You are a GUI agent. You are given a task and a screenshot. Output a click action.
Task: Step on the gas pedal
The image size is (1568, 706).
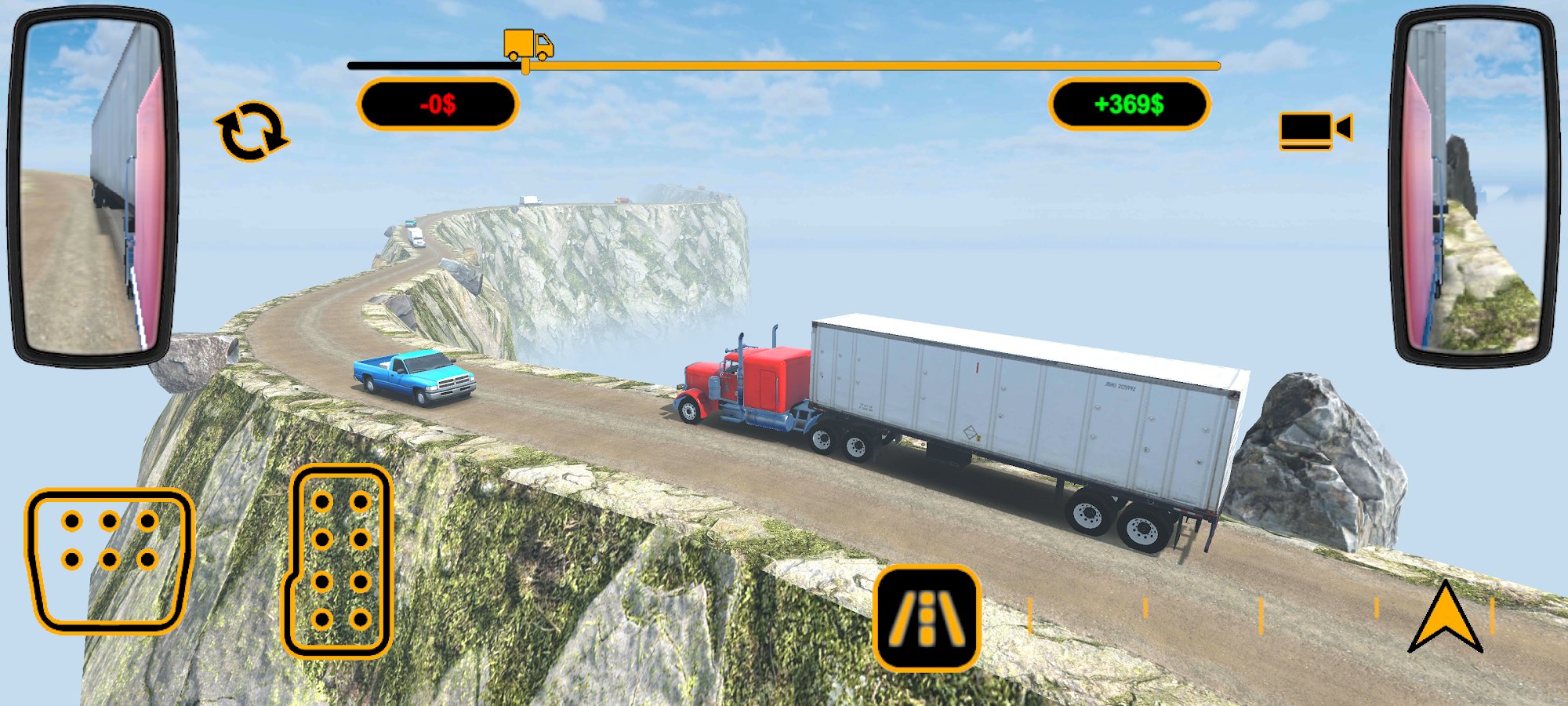339,561
